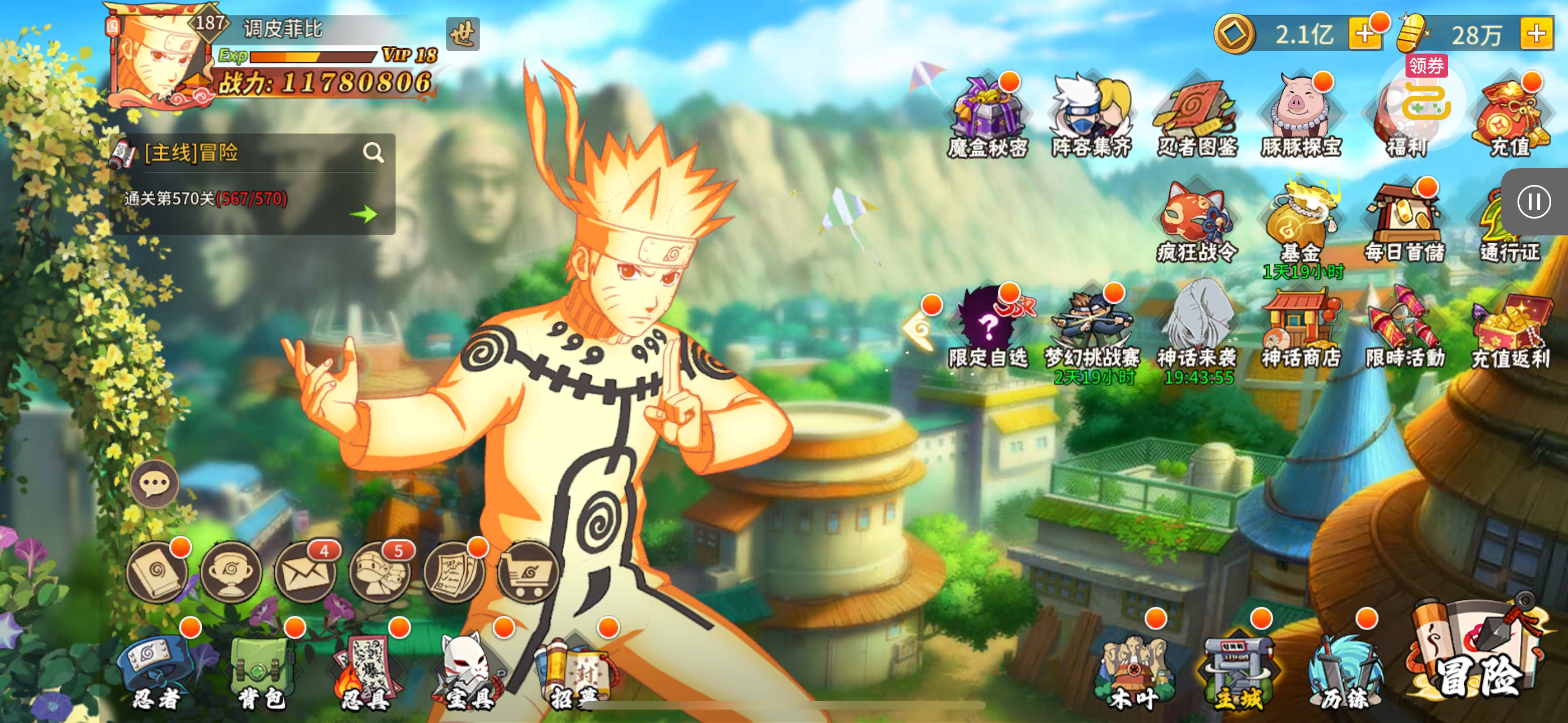Screen dimensions: 1568x723
Task: Search quests with the magnifier icon
Action: point(373,152)
